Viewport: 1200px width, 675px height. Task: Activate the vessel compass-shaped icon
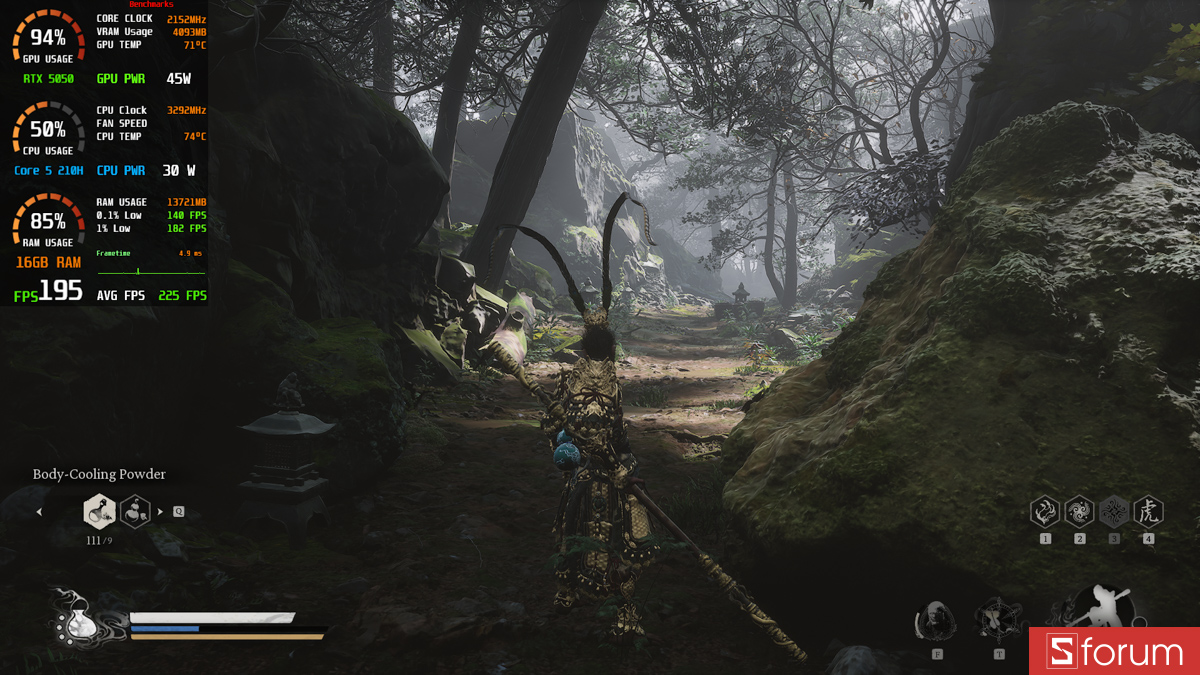point(998,620)
